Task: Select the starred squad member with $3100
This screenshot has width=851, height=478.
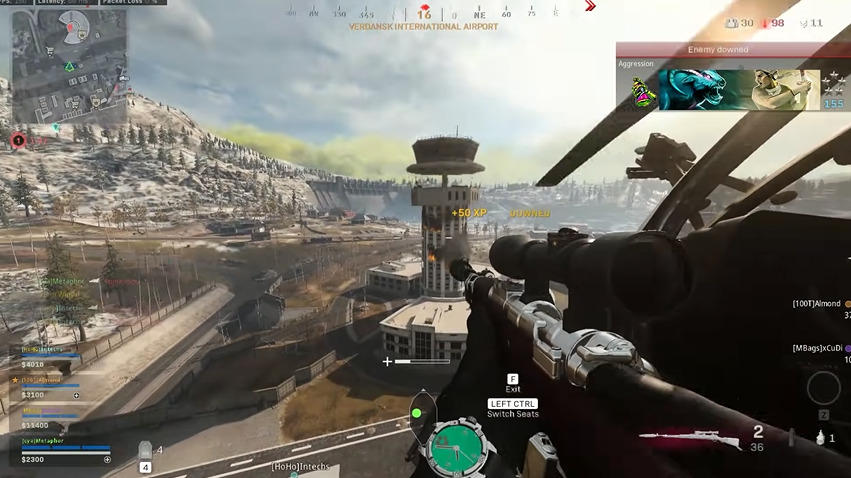Action: tap(50, 389)
